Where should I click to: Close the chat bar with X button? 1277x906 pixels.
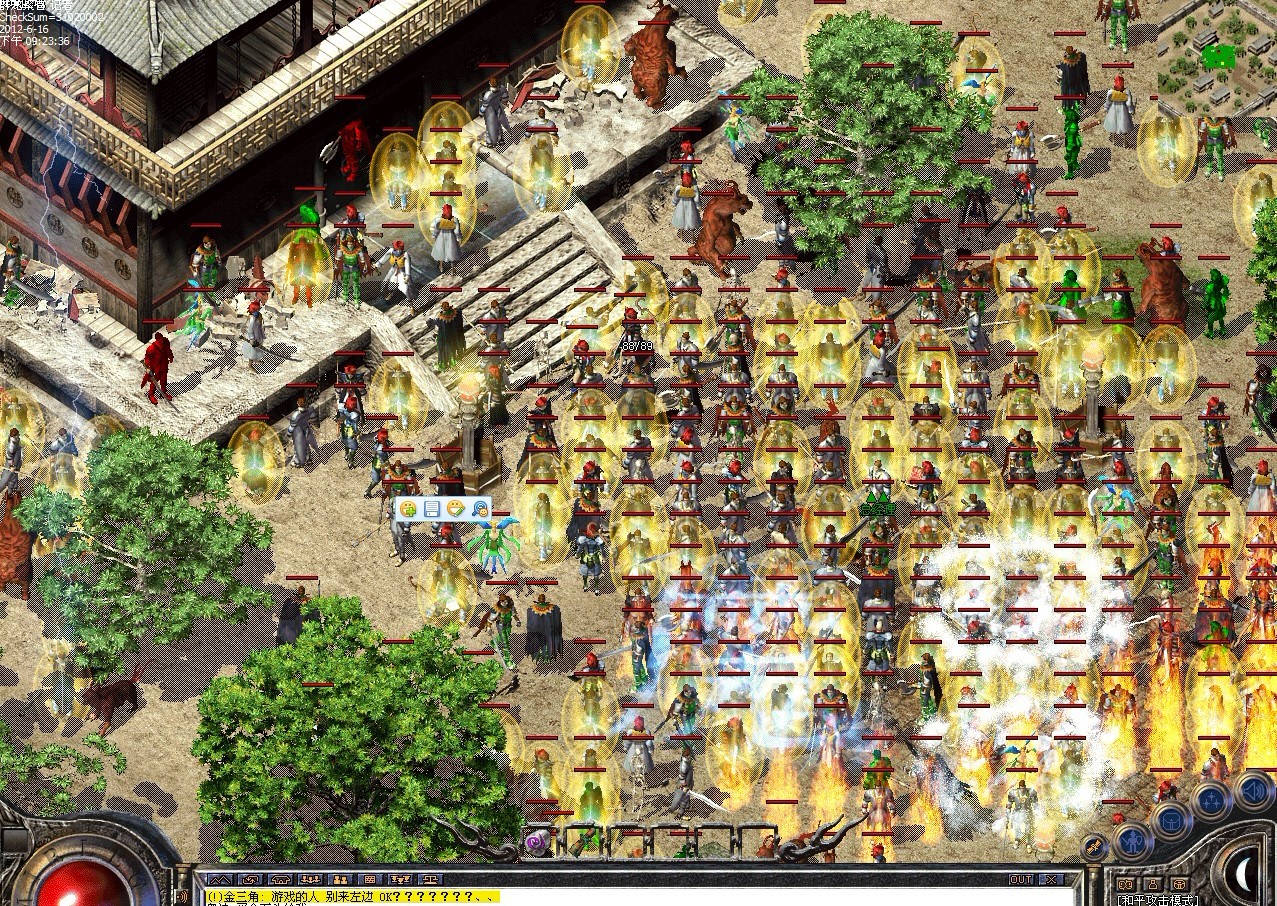point(1051,880)
